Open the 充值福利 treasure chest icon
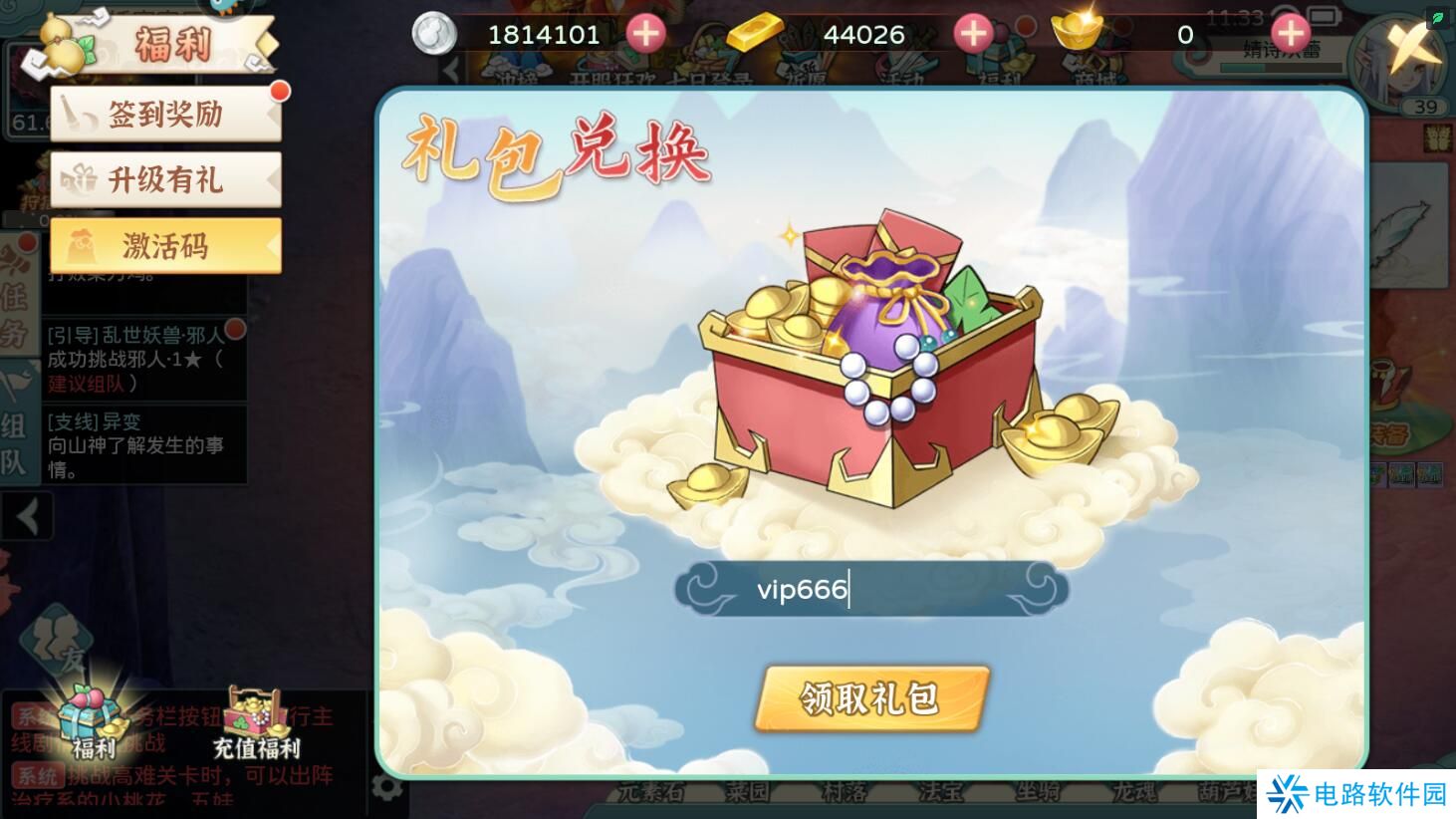Viewport: 1456px width, 819px height. 254,712
